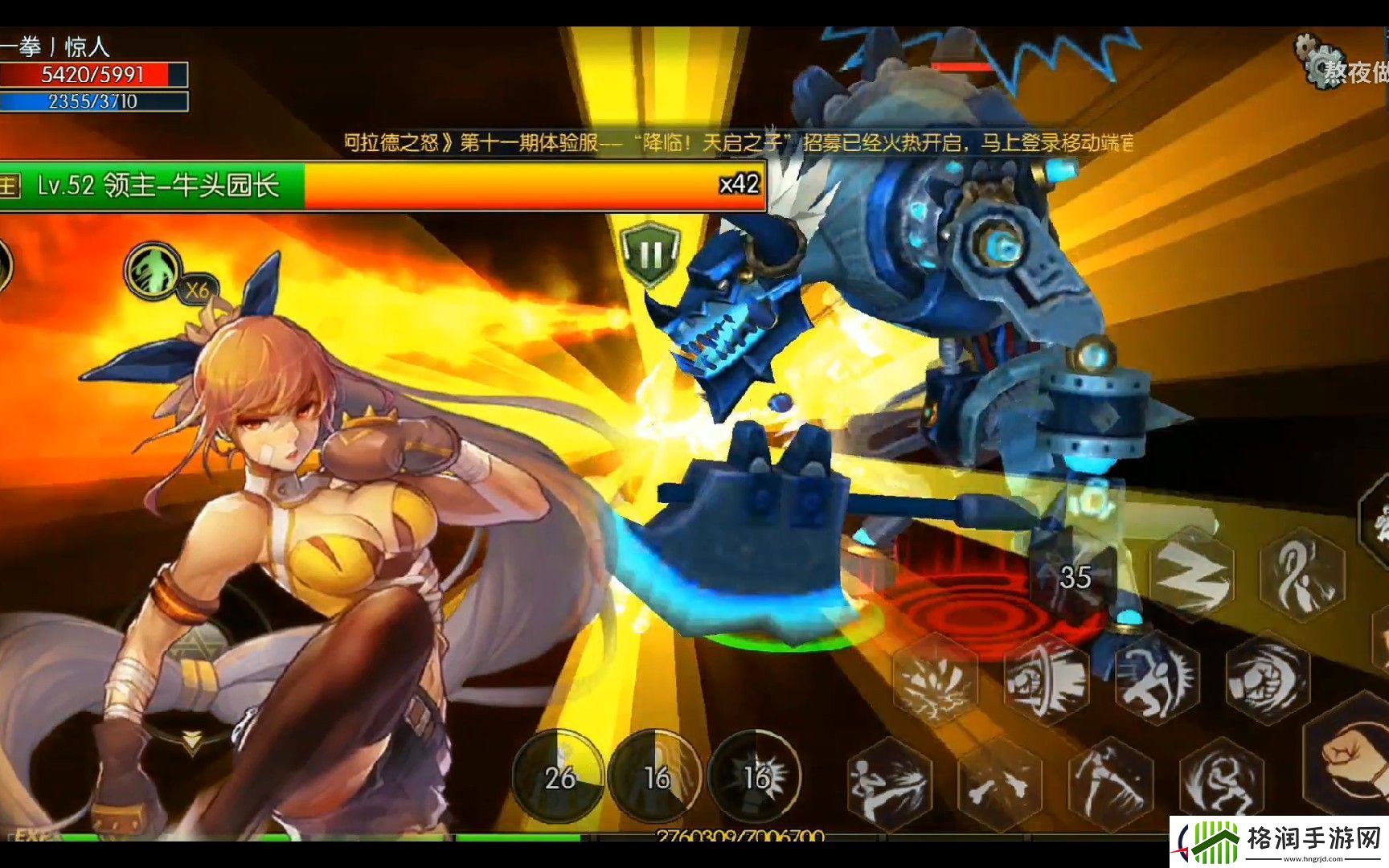The width and height of the screenshot is (1389, 868).
Task: Use the rising serpent swirl skill
Action: tap(1302, 572)
